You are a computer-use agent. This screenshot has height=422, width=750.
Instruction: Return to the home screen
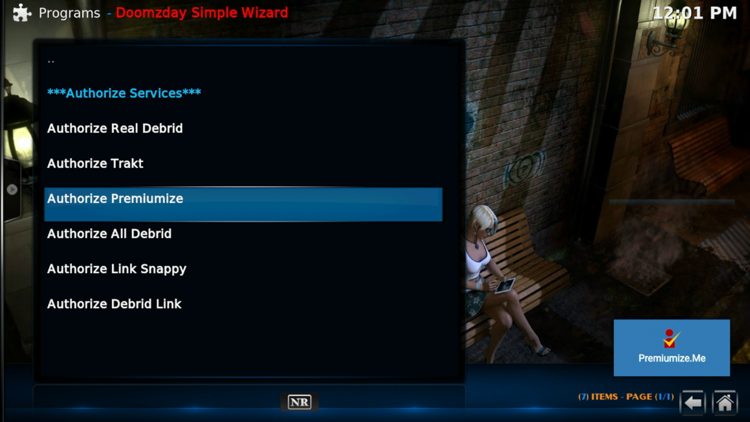[x=724, y=402]
